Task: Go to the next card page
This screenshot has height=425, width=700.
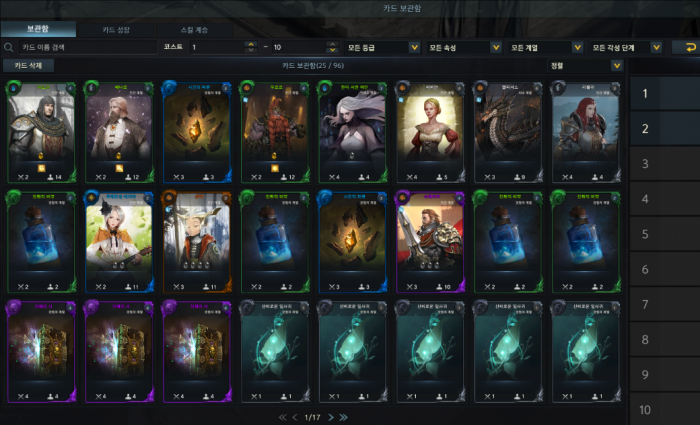Action: coord(331,416)
